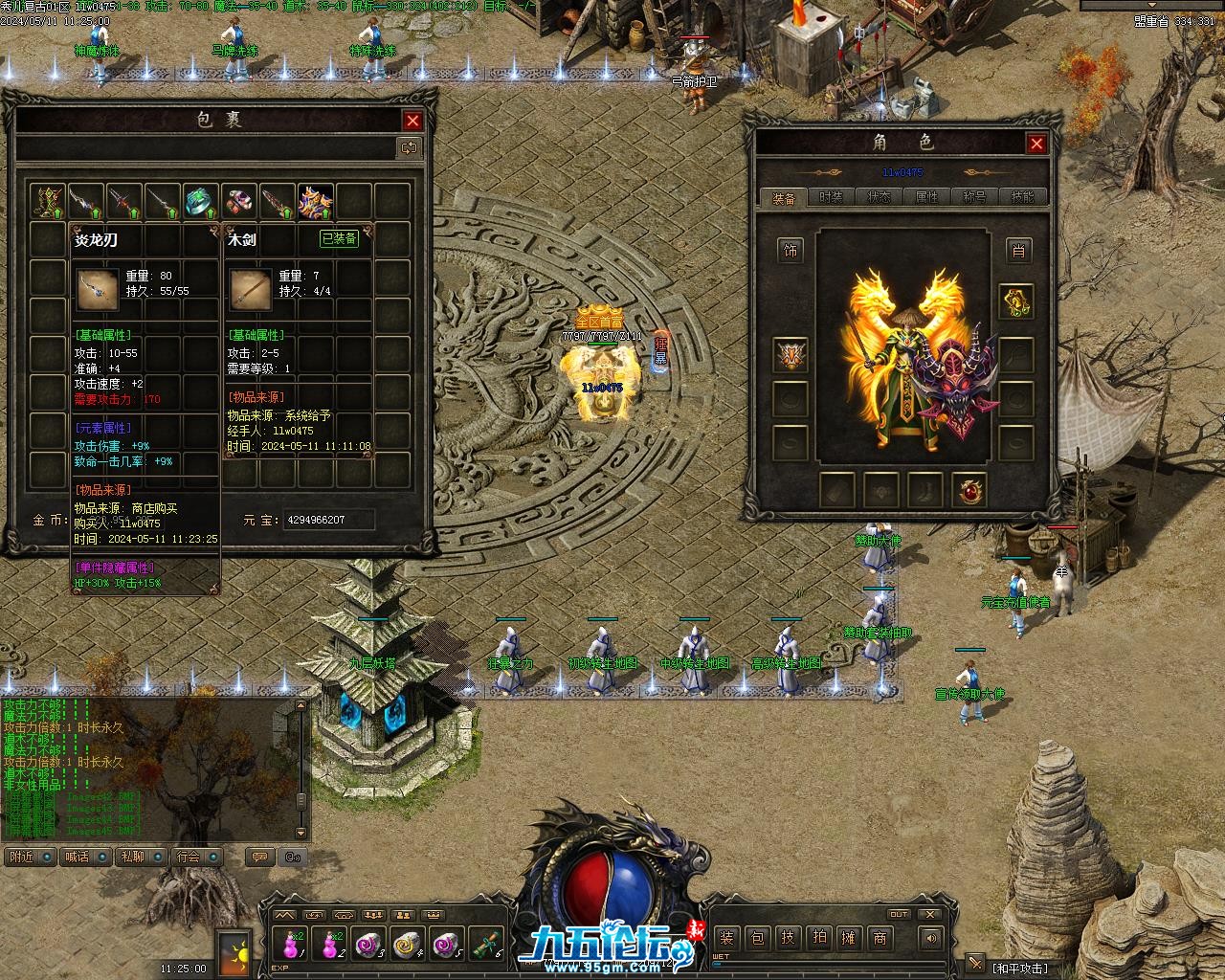Switch chat to the 行会 guild channel
This screenshot has height=980, width=1225.
(189, 857)
